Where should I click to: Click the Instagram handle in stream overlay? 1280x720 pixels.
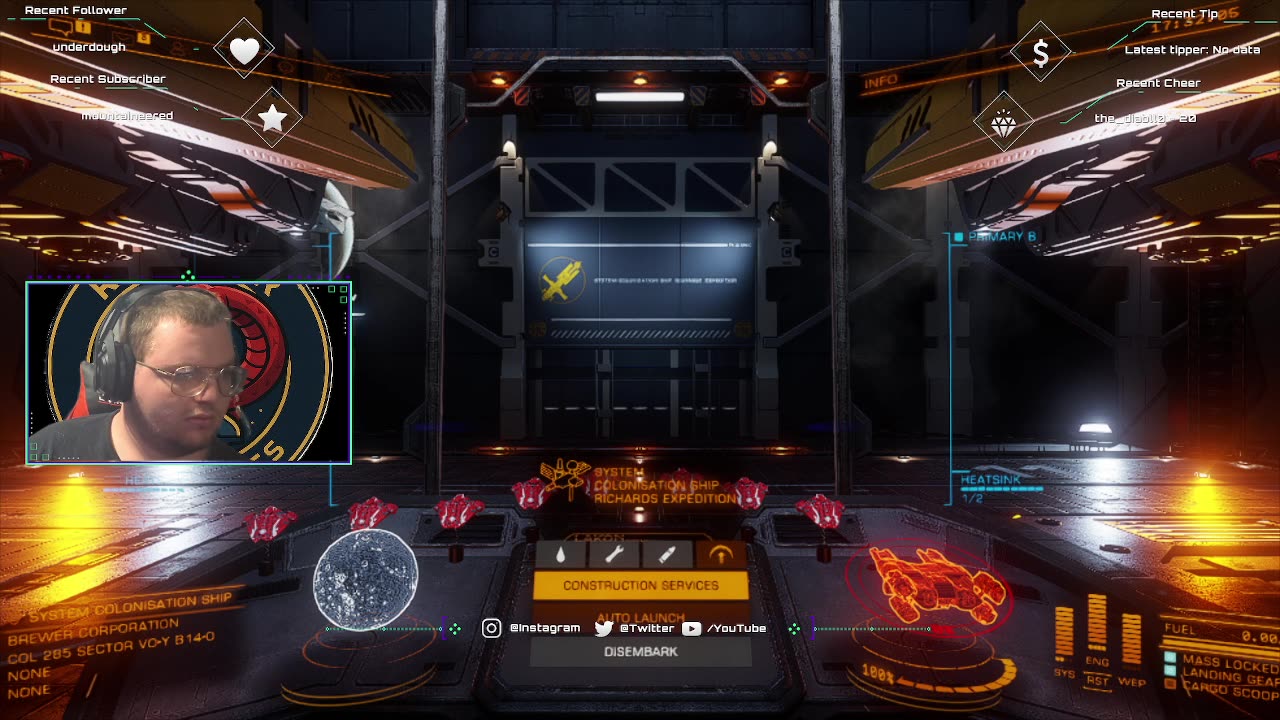533,628
